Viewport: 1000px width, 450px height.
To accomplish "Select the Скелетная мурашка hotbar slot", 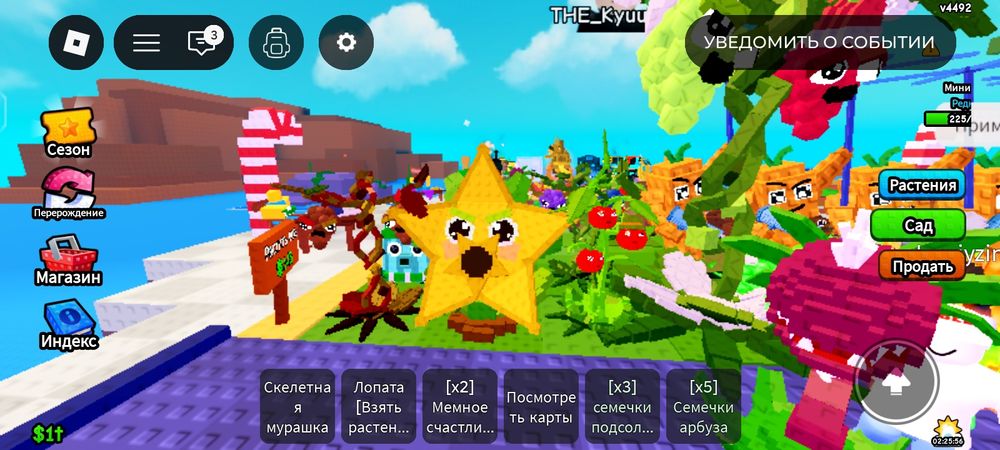I will click(297, 407).
